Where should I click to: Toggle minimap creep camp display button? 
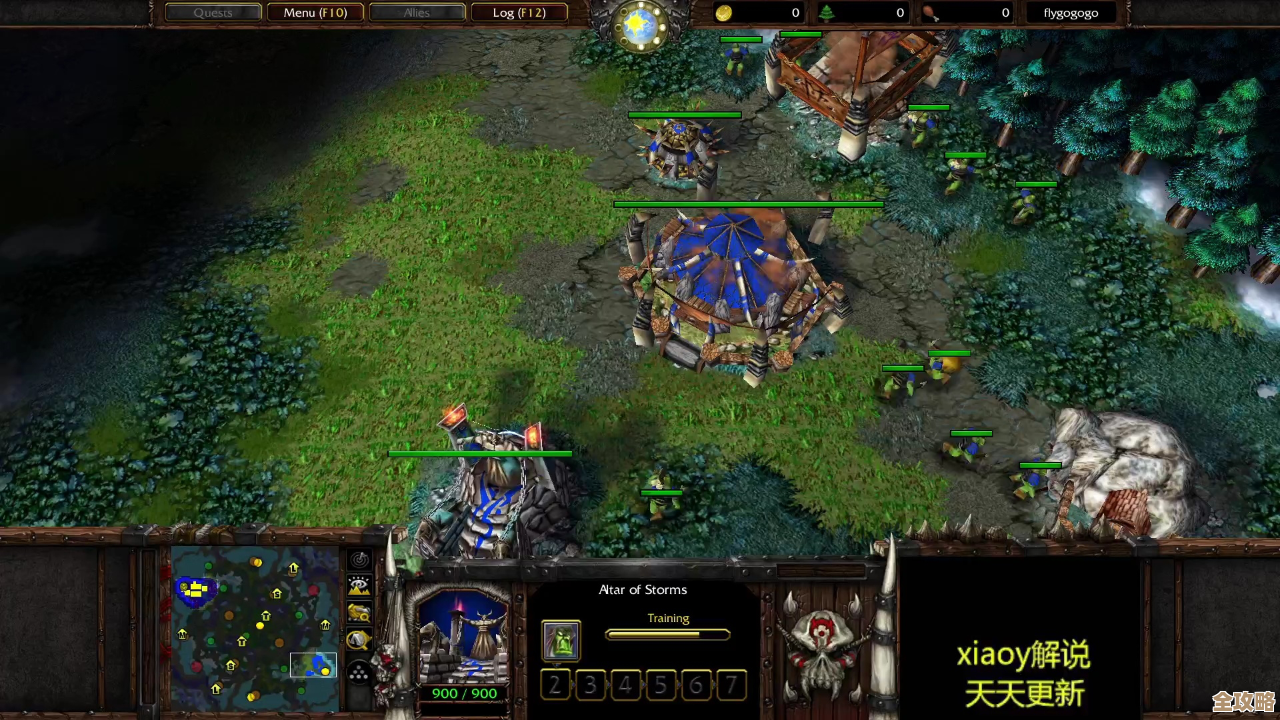click(x=358, y=640)
